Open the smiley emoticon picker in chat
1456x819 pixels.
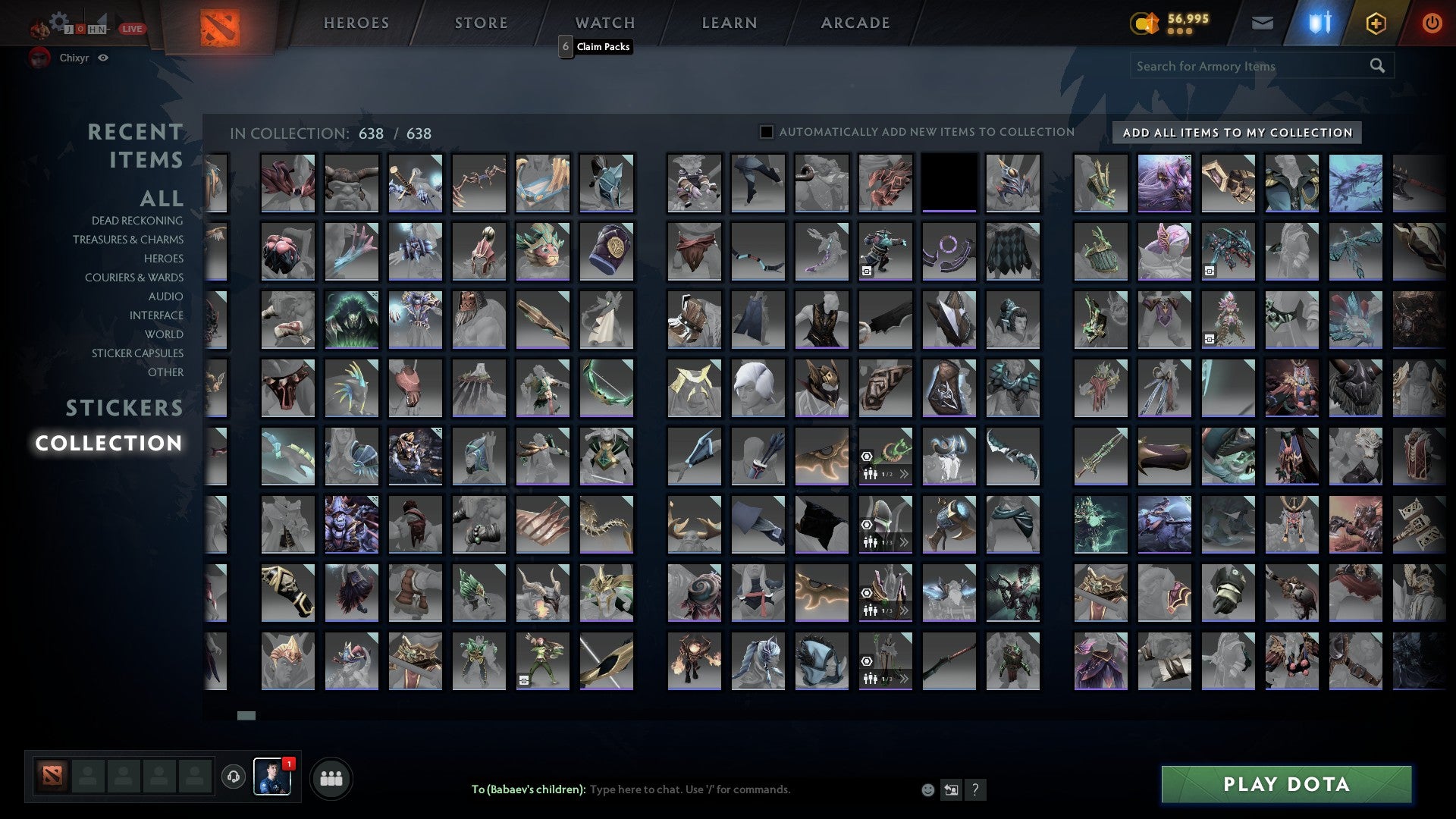(x=927, y=789)
